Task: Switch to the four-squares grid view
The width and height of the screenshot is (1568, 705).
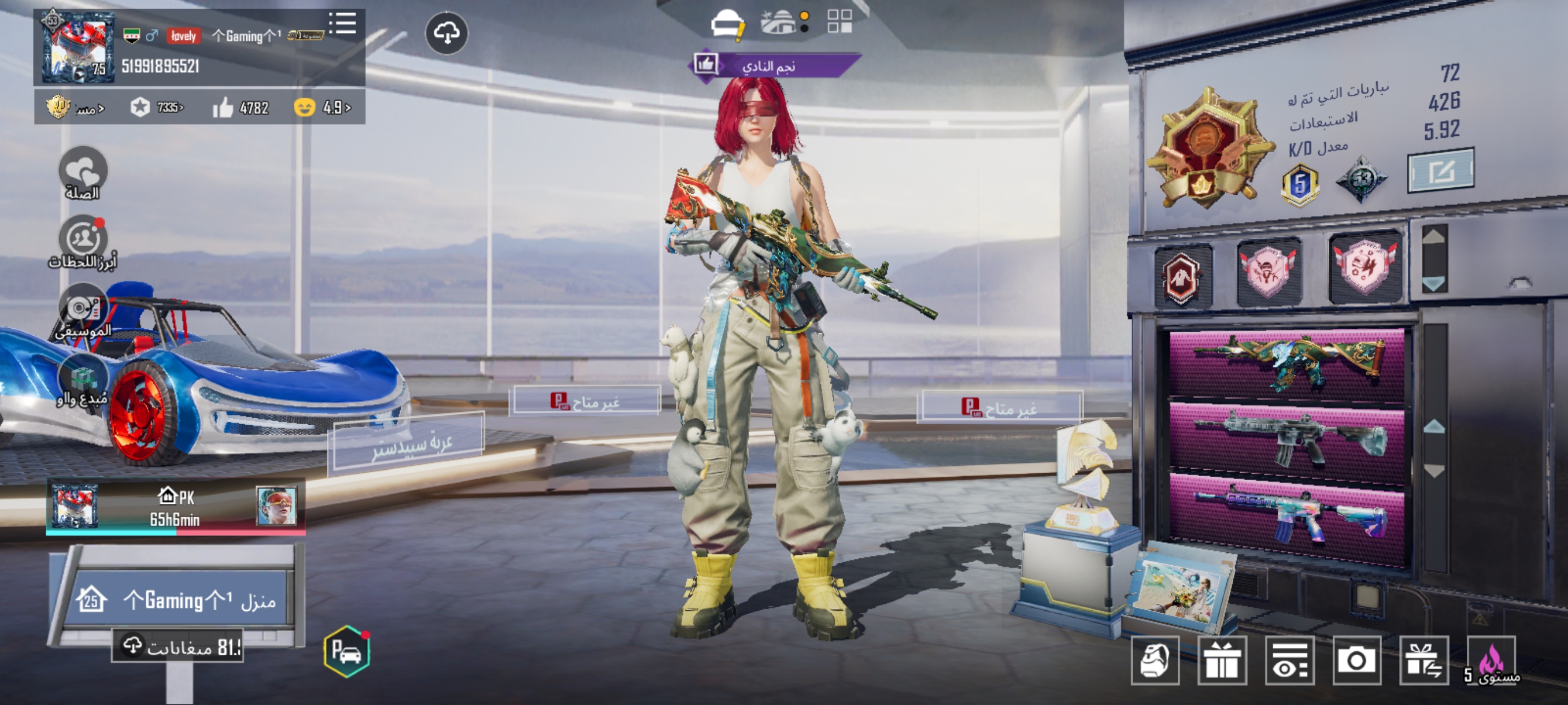Action: (x=840, y=21)
